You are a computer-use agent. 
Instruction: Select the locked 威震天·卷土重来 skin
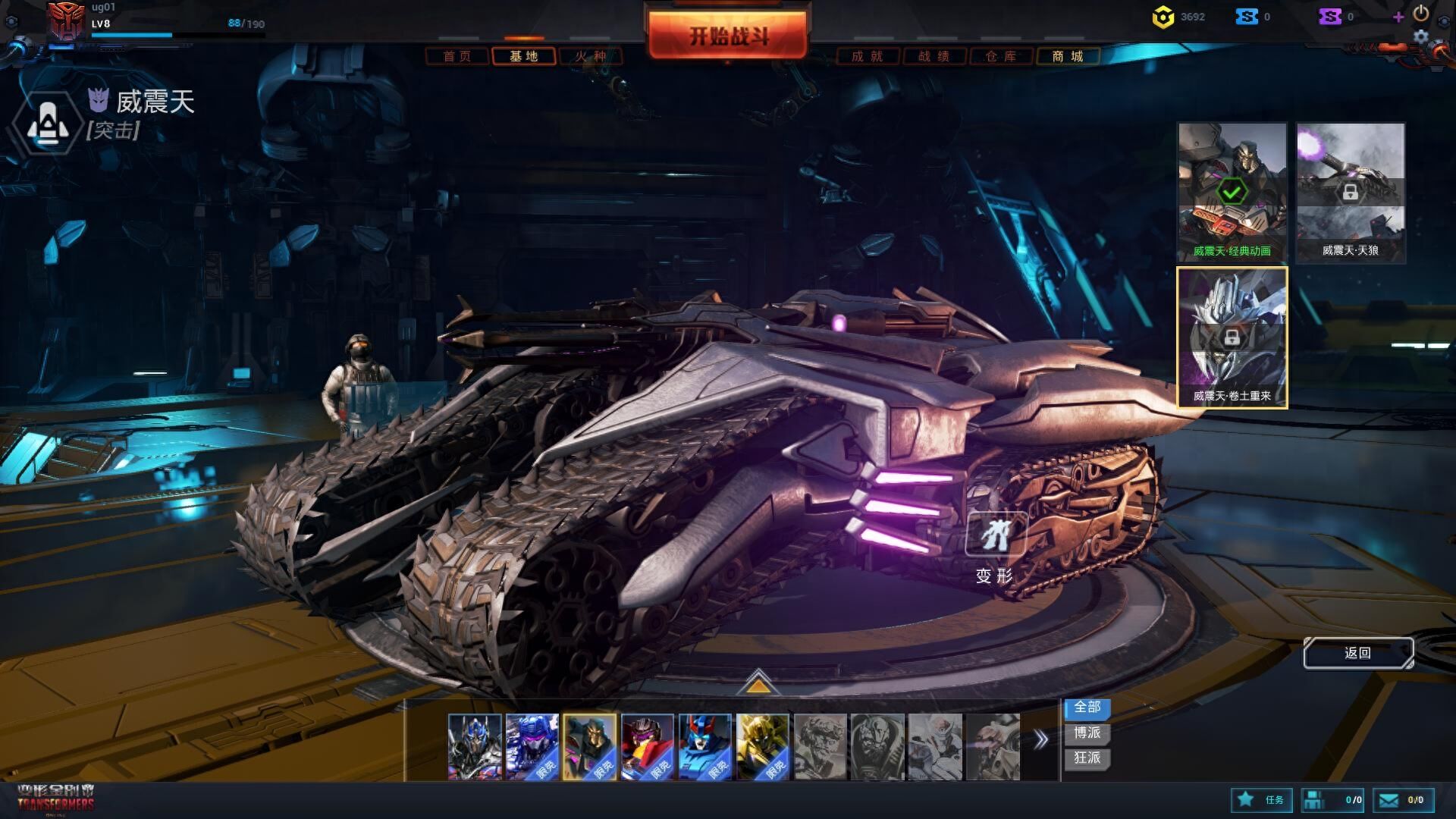click(1232, 337)
